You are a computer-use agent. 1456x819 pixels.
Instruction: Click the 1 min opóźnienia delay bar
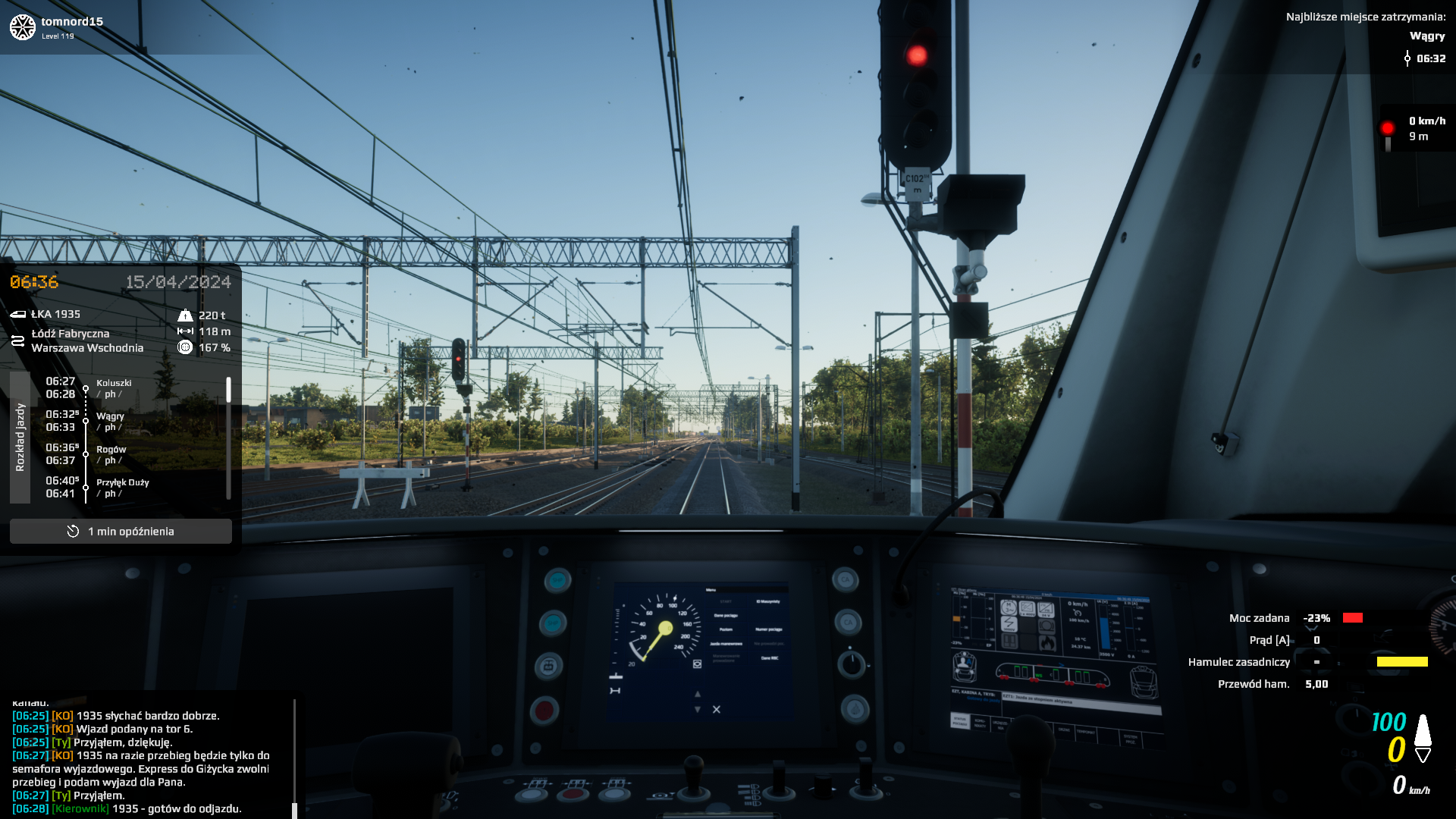click(121, 532)
